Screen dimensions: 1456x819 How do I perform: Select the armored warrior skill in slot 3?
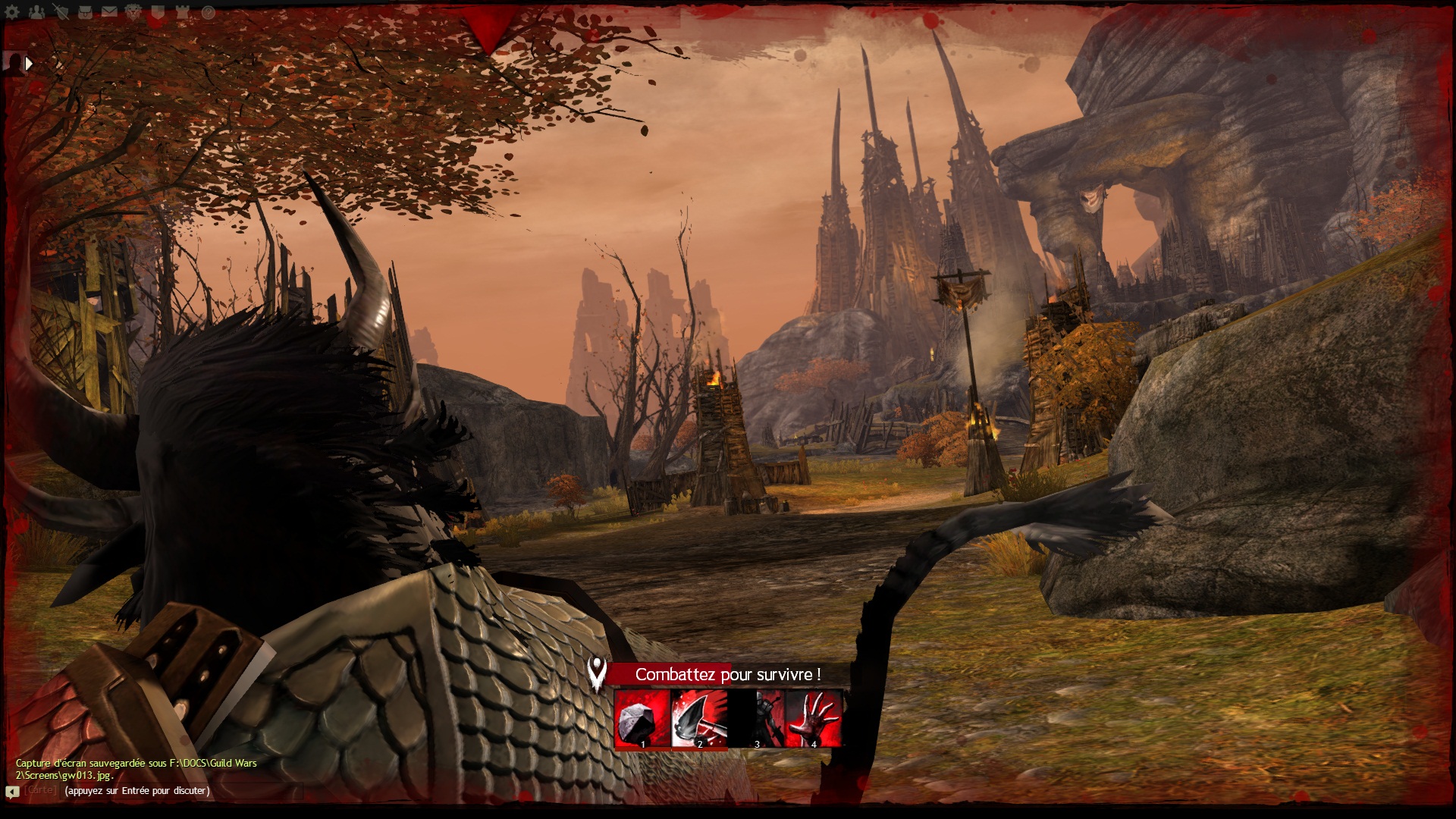pos(756,718)
